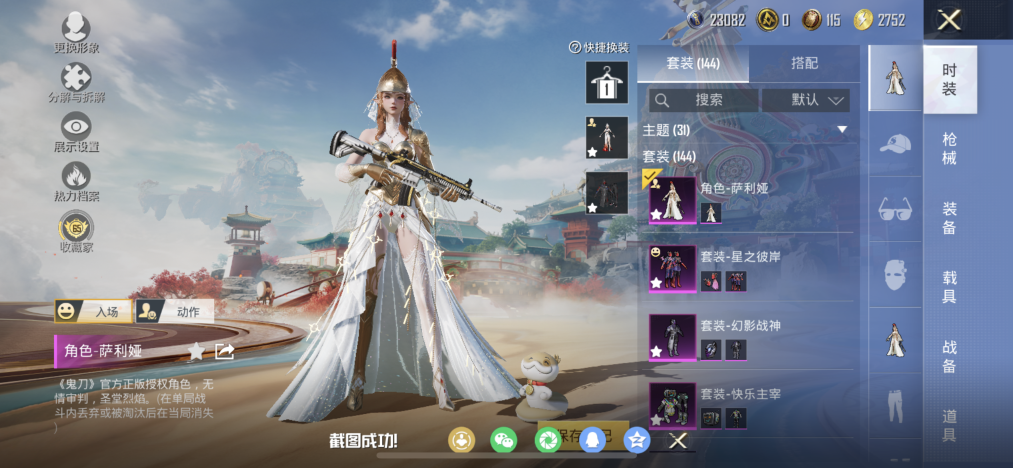The width and height of the screenshot is (1013, 468).
Task: Open the 默认 sort dropdown
Action: tap(806, 100)
